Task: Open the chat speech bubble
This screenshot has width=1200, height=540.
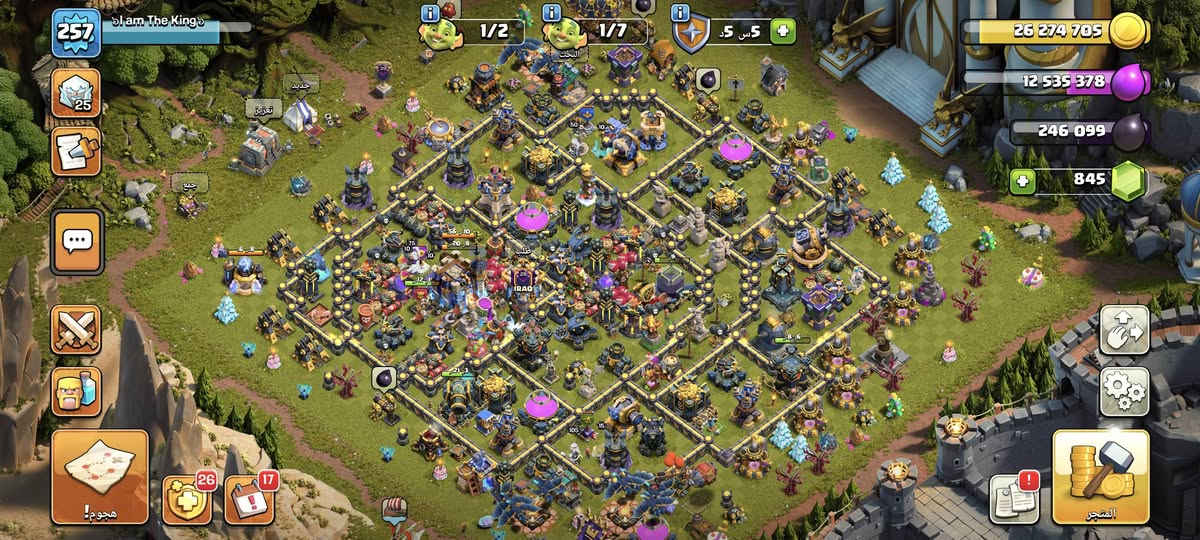Action: coord(77,241)
